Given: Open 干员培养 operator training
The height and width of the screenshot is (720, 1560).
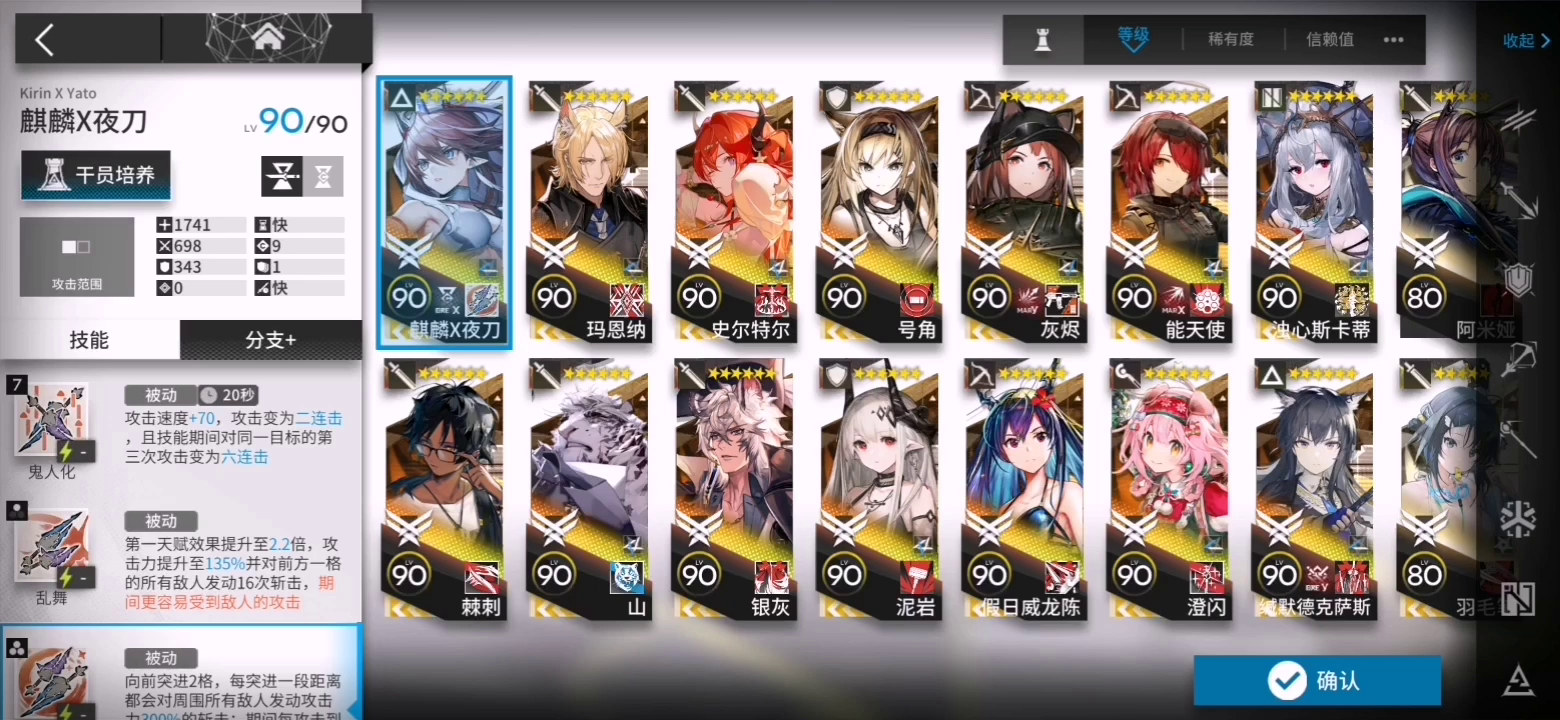Looking at the screenshot, I should [96, 174].
